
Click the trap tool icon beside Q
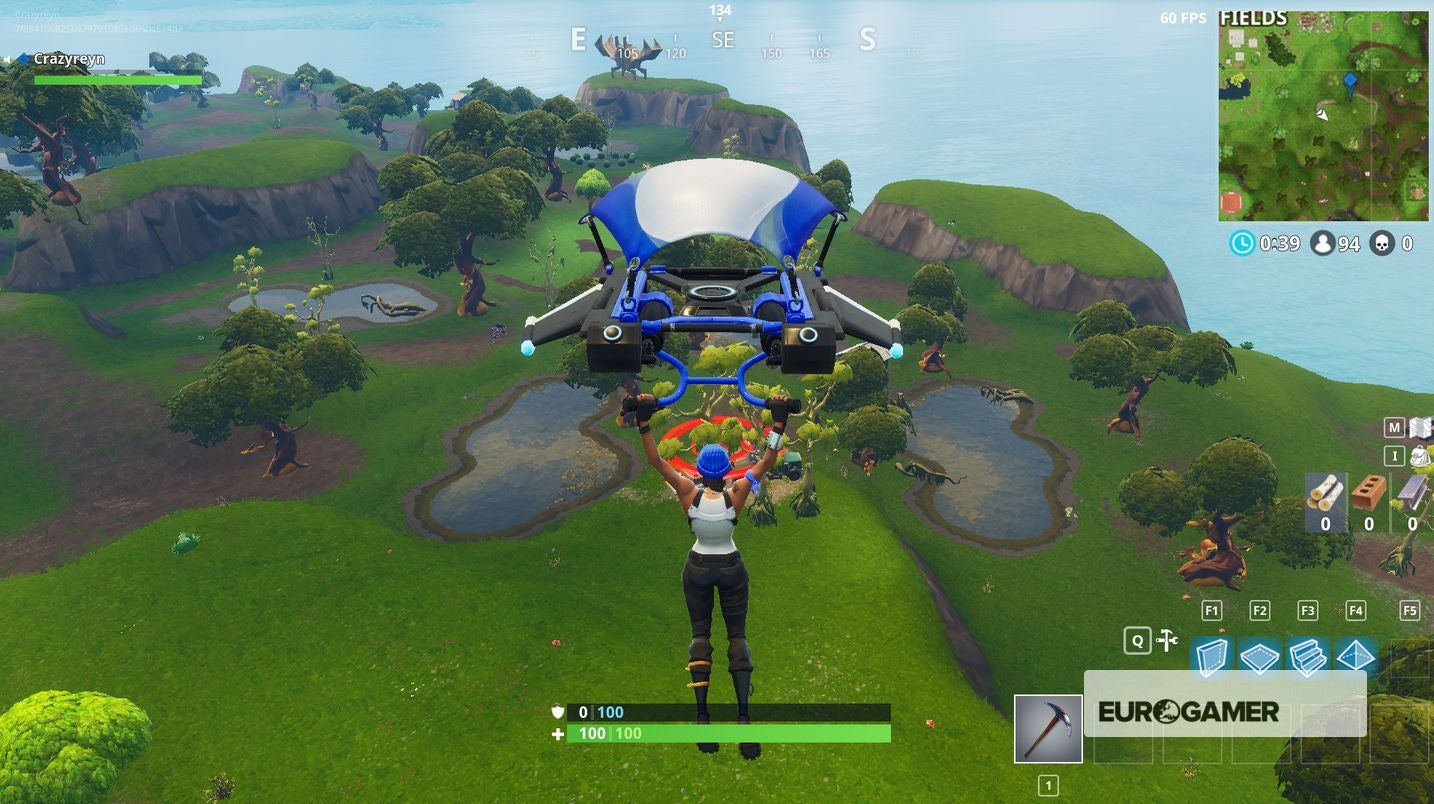click(x=1165, y=640)
